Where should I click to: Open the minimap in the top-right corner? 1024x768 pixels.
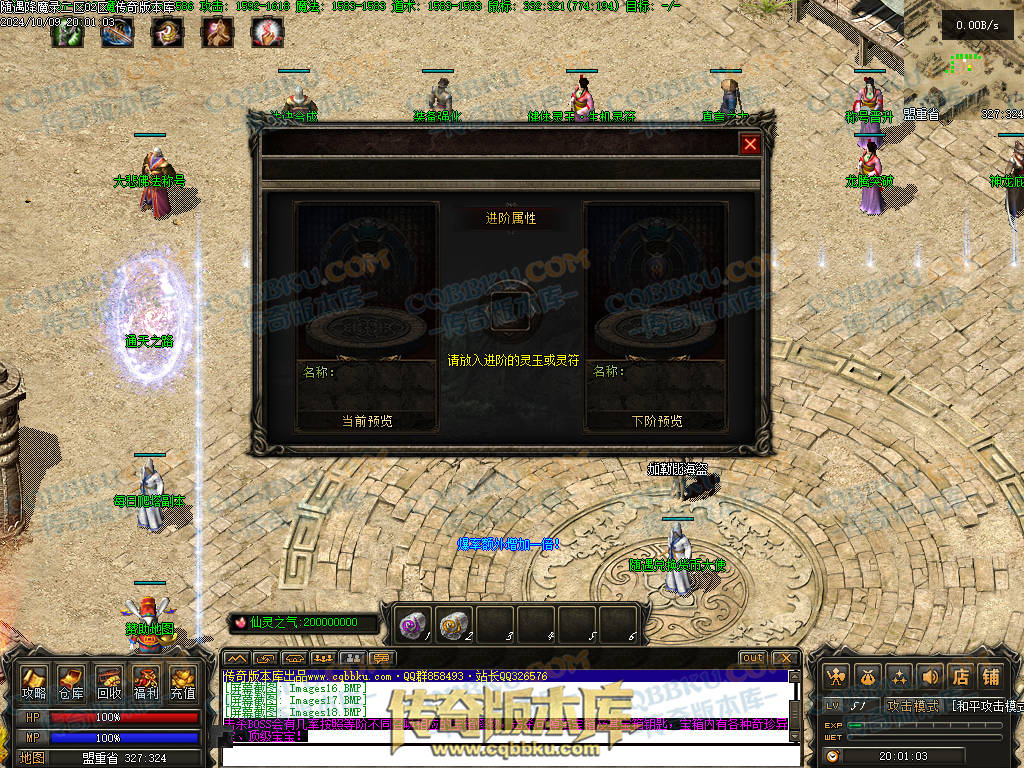[x=964, y=50]
